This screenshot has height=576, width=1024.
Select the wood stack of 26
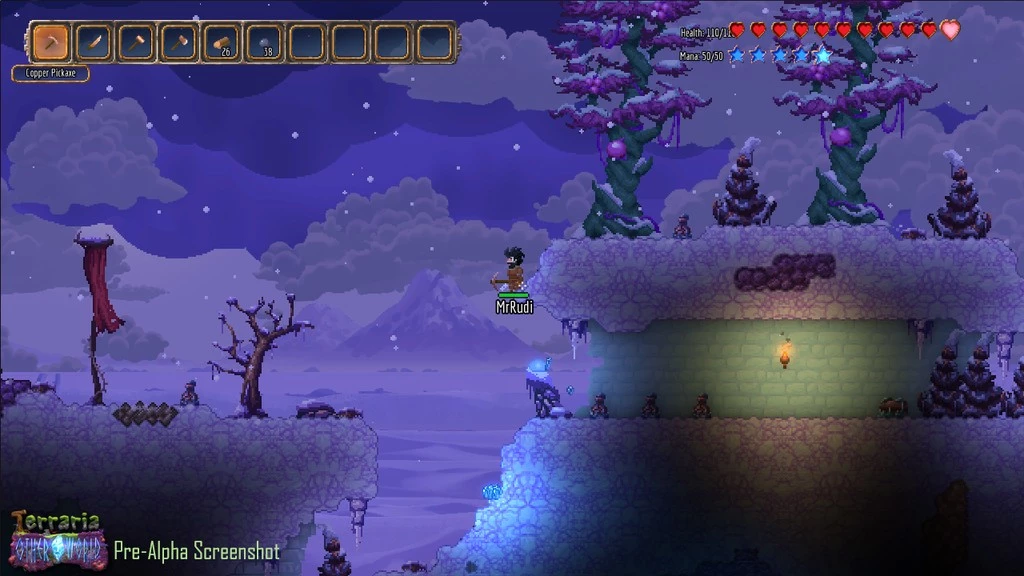click(x=221, y=43)
